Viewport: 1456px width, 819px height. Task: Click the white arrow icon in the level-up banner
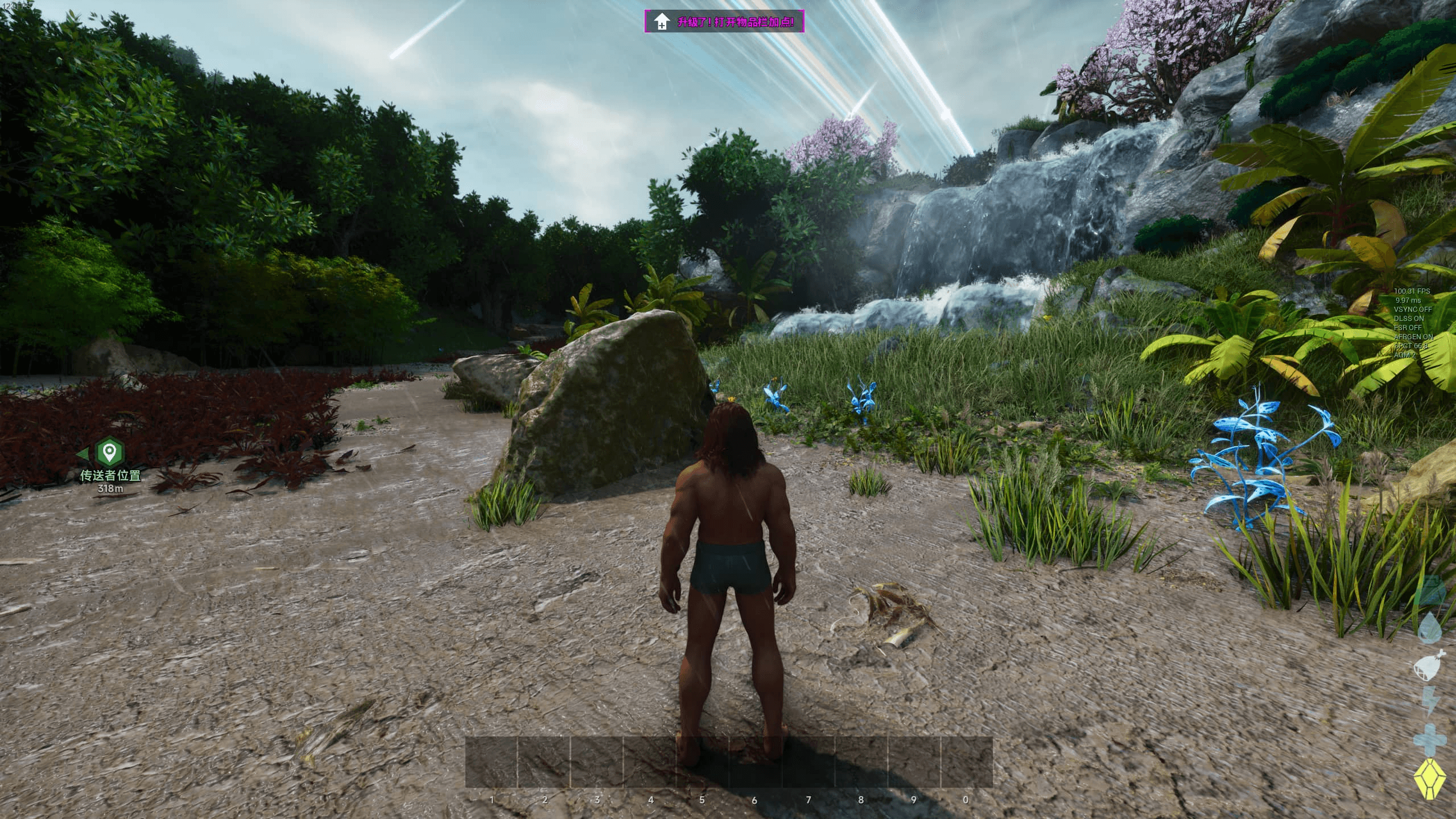661,22
